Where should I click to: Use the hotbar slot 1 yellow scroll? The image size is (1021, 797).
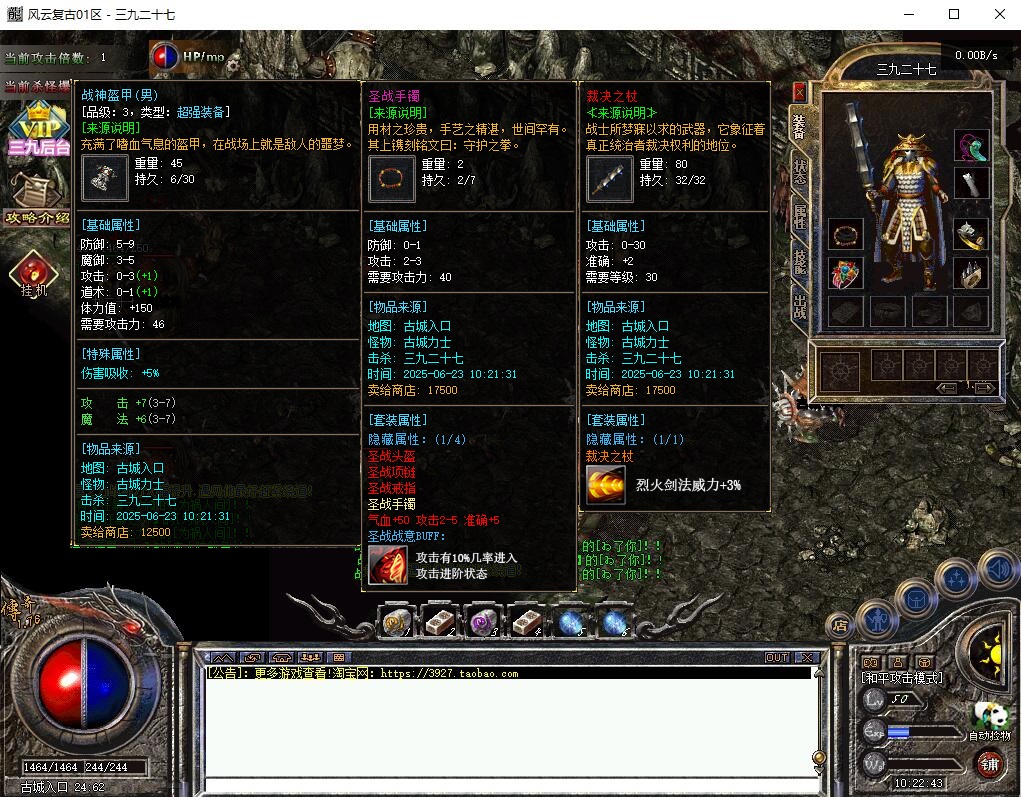397,622
